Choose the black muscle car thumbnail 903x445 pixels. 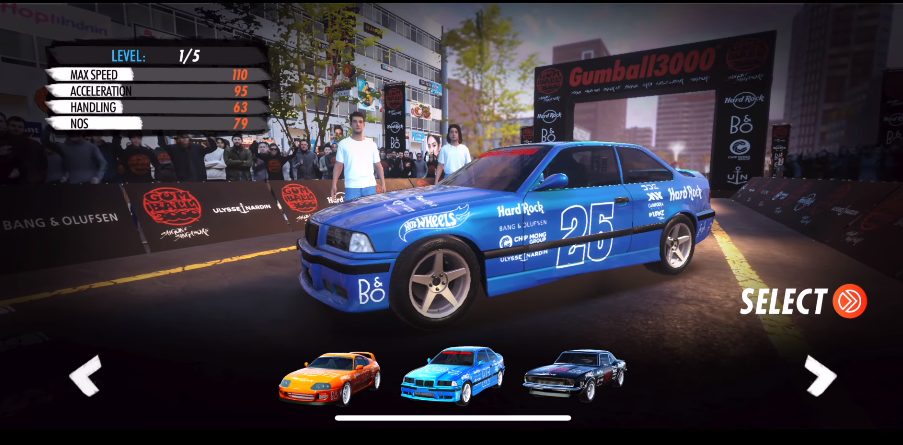(x=575, y=374)
